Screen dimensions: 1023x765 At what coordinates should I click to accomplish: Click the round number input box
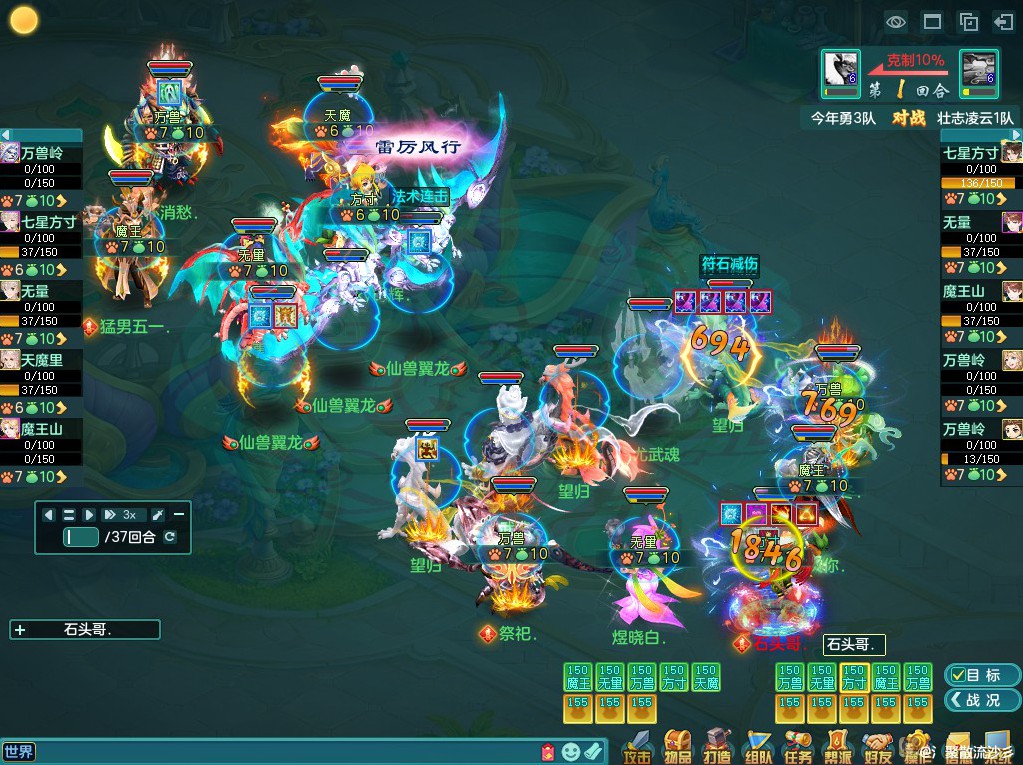pyautogui.click(x=81, y=537)
